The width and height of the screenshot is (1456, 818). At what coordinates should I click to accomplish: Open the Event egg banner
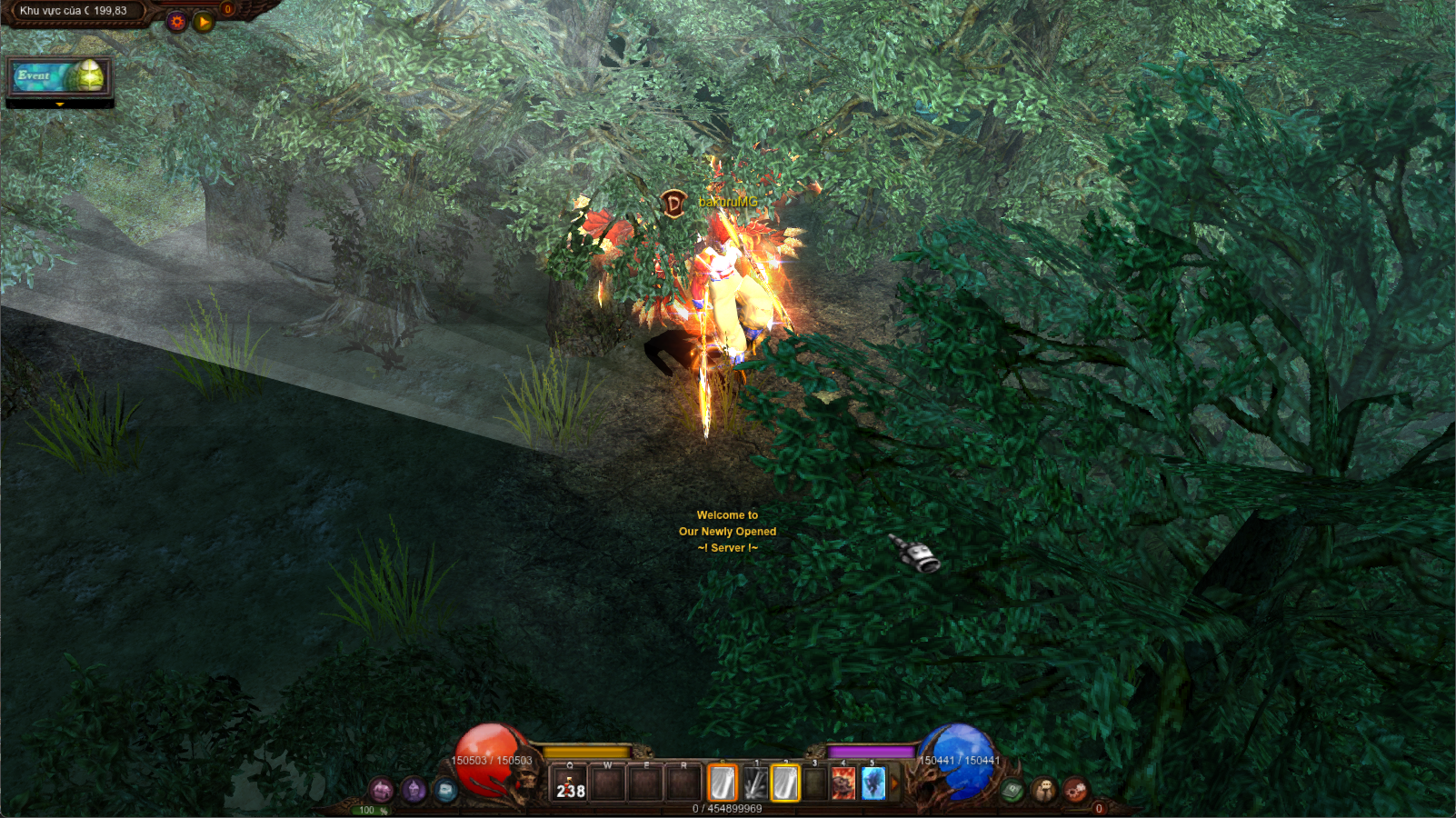click(x=59, y=77)
